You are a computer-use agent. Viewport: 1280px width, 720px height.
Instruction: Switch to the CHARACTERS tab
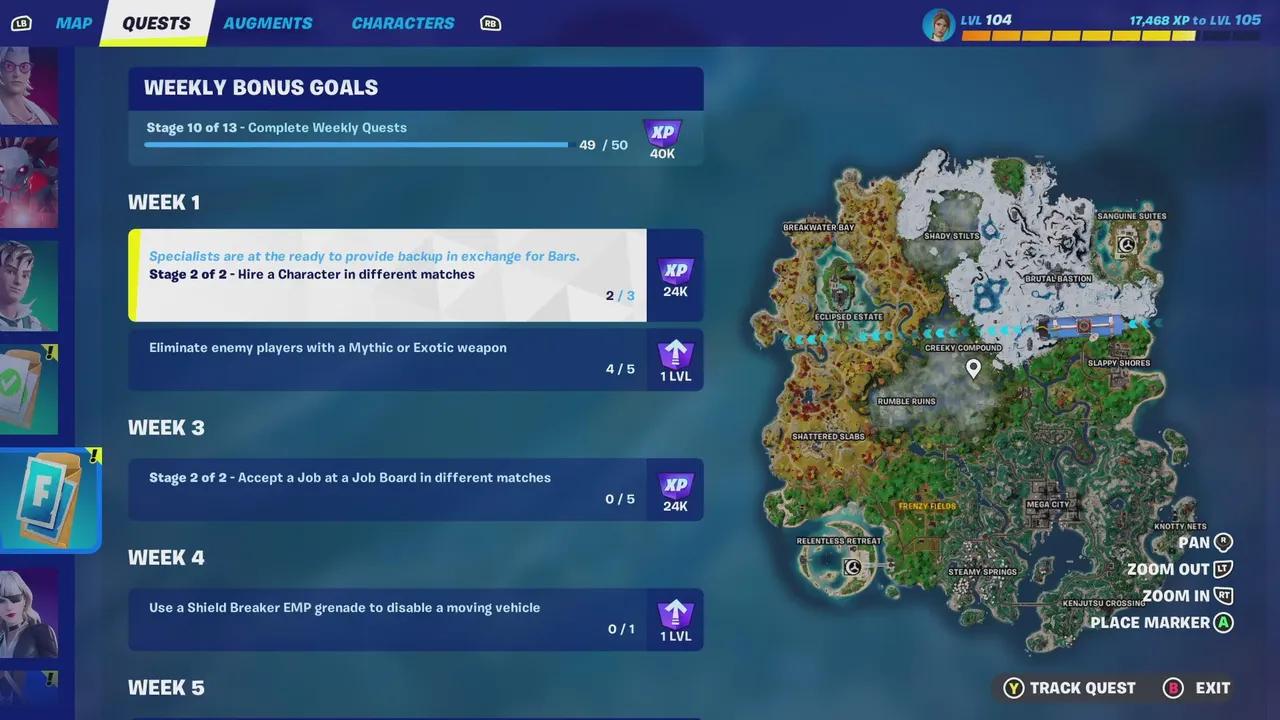coord(402,23)
